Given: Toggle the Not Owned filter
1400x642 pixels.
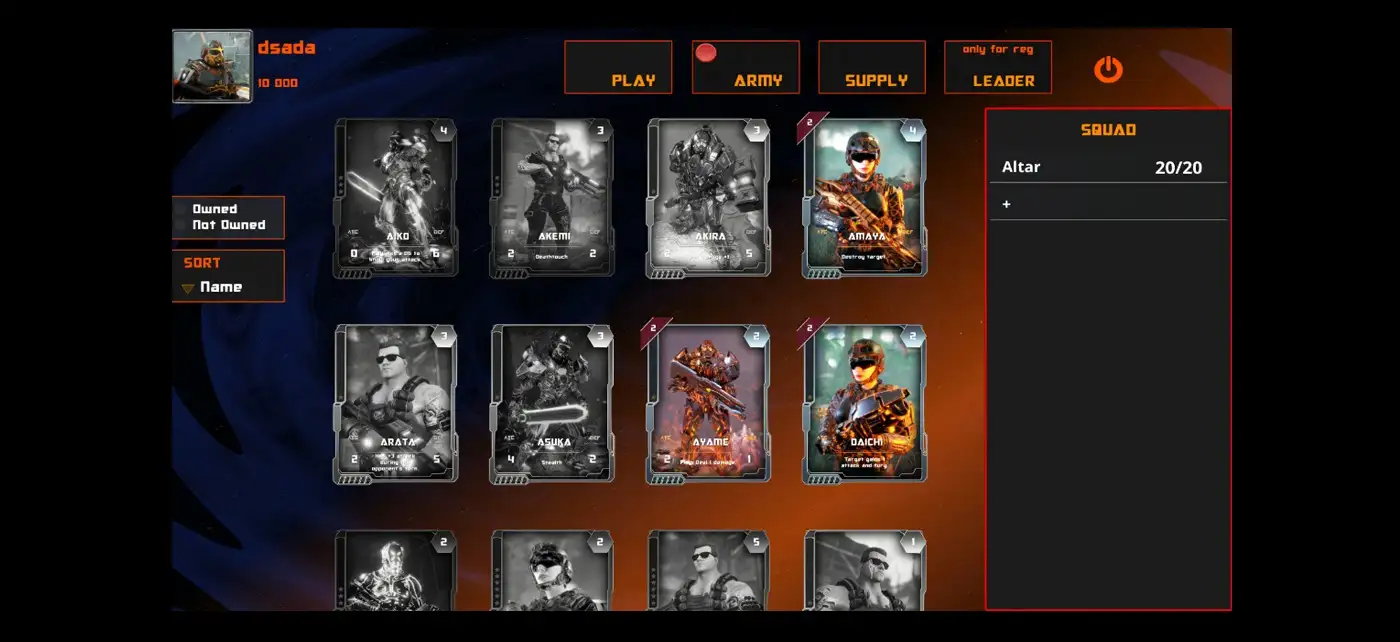Looking at the screenshot, I should [x=229, y=225].
